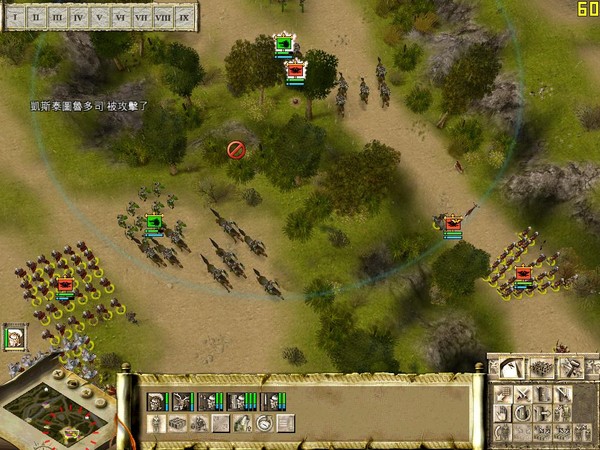
Task: Switch to the curved horn command tab
Action: click(x=512, y=368)
